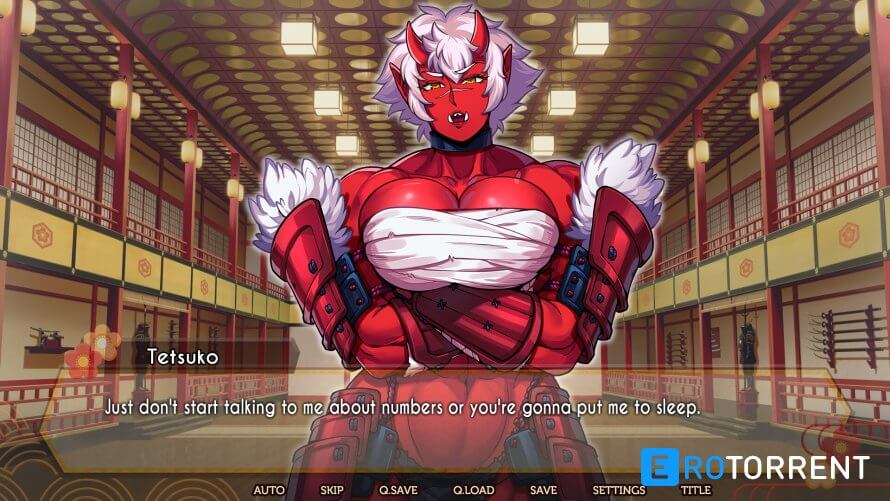Quick save with Q.SAVE
890x501 pixels.
397,490
